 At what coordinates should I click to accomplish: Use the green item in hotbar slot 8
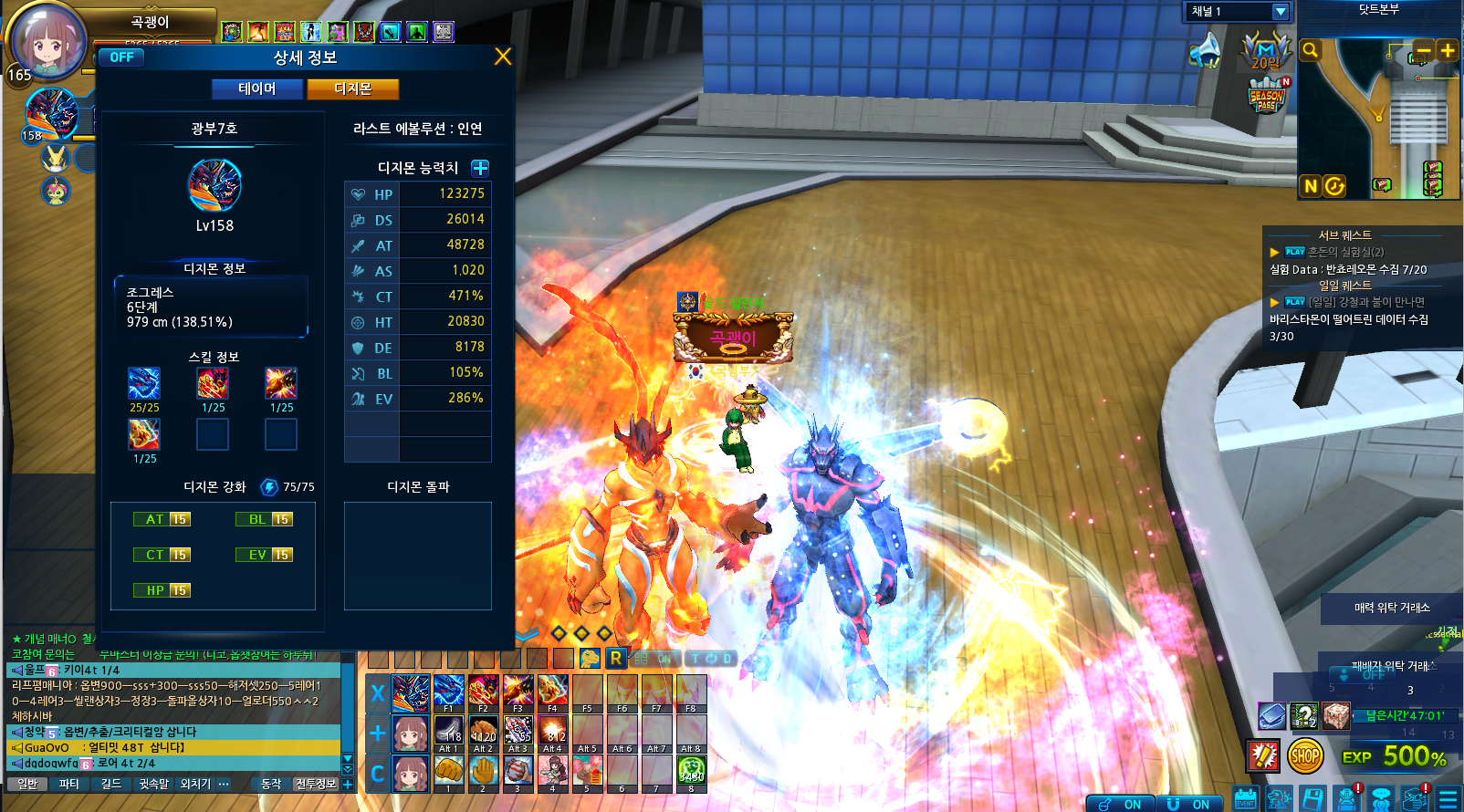[x=691, y=774]
